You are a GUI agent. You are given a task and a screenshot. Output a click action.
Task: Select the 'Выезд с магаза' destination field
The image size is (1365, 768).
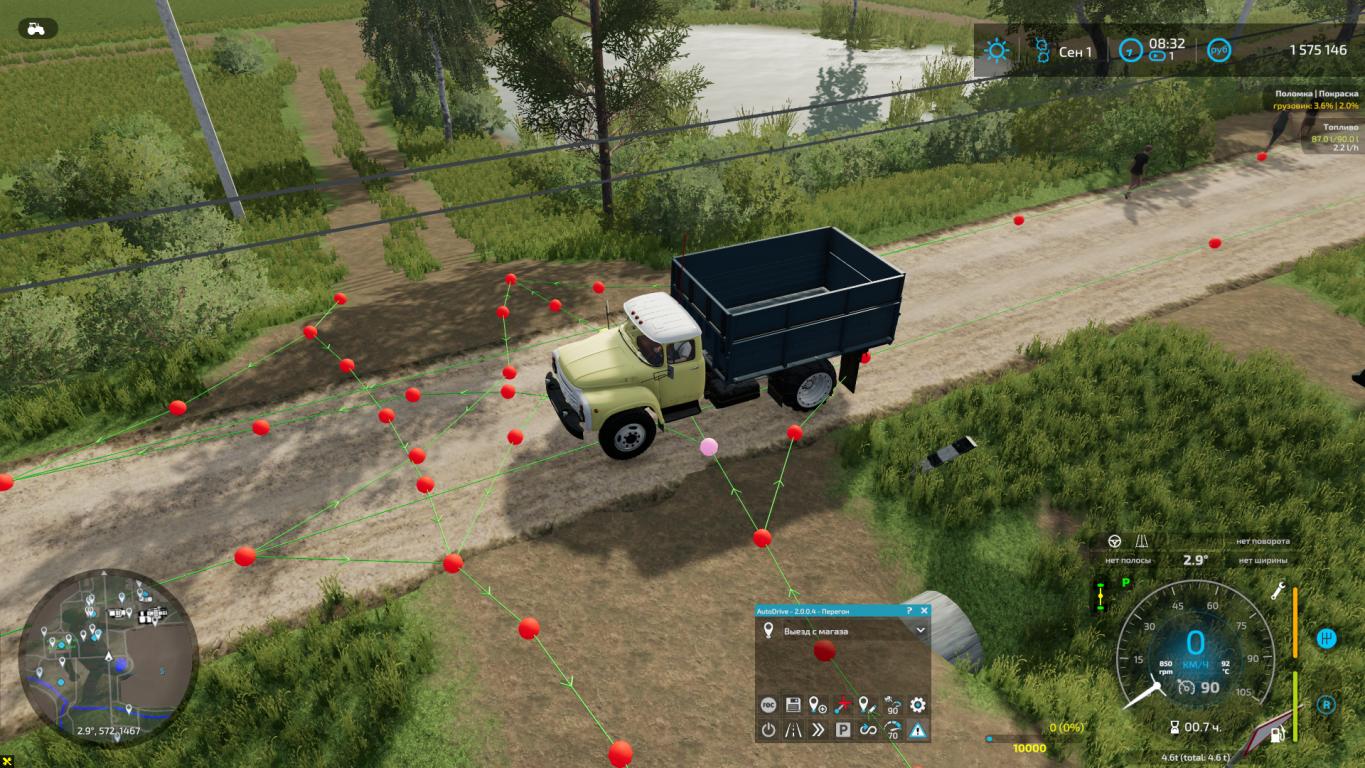[838, 631]
